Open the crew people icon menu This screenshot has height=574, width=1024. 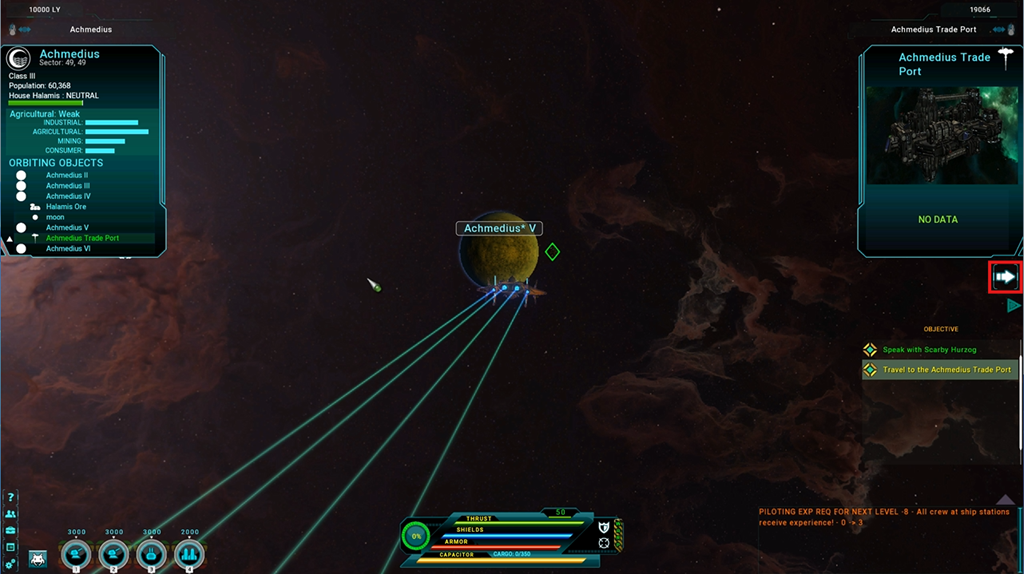point(10,514)
